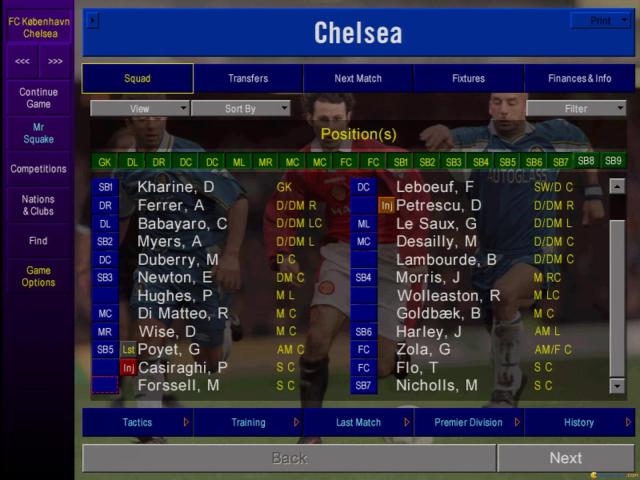Open the Find menu
The height and width of the screenshot is (480, 640).
point(38,241)
